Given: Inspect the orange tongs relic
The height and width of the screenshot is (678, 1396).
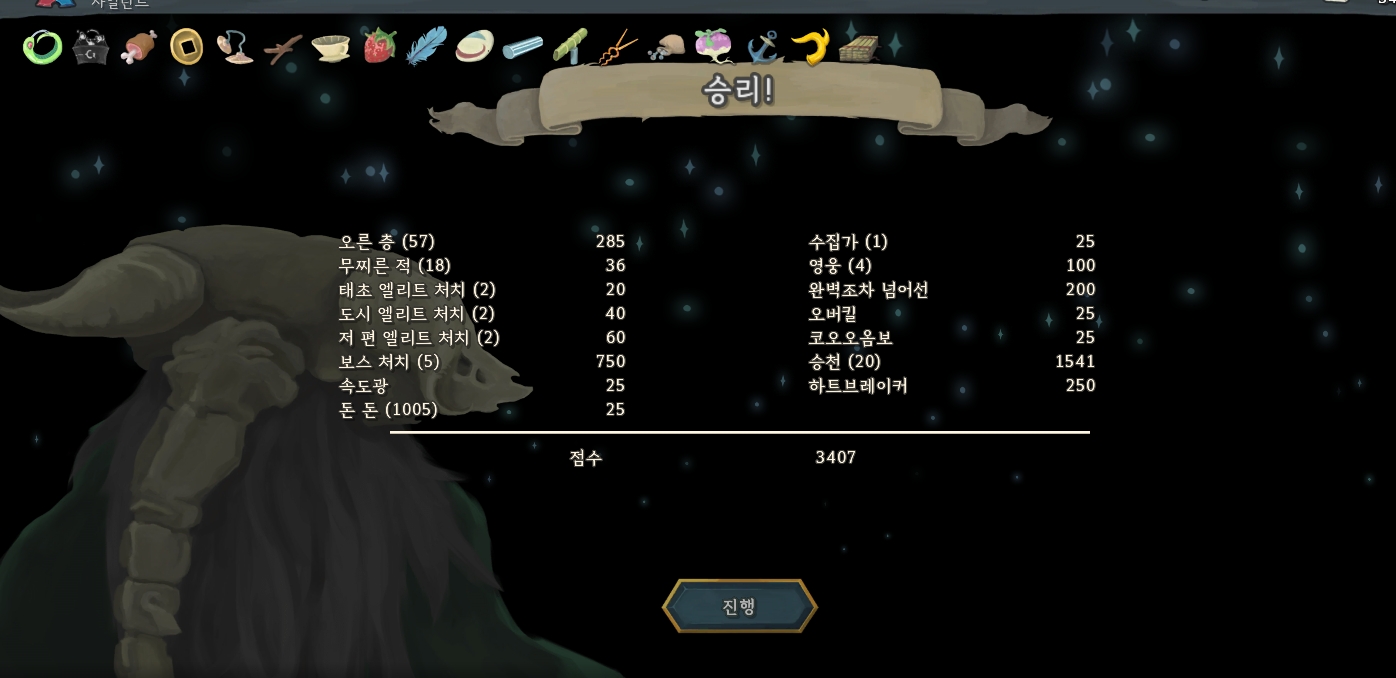Looking at the screenshot, I should (619, 47).
